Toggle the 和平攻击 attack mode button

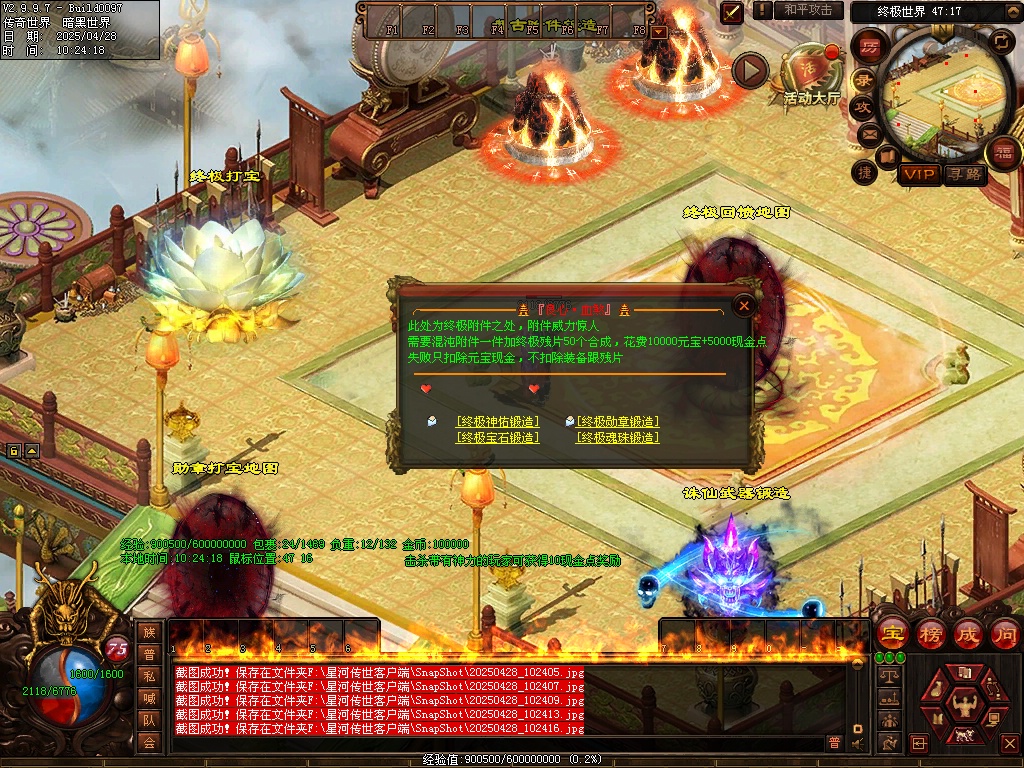[x=808, y=10]
